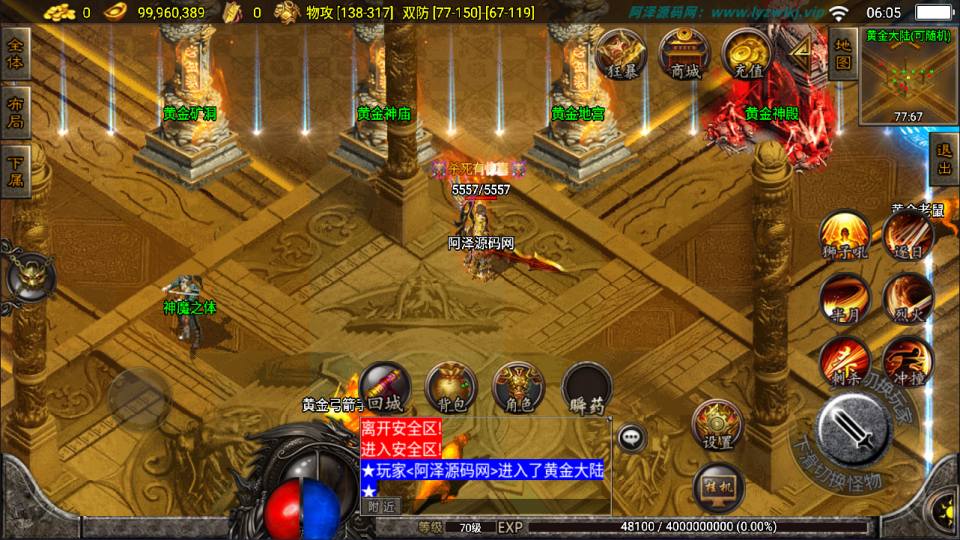Activate the 狂暴 berserk icon
This screenshot has height=540, width=960.
(x=621, y=55)
